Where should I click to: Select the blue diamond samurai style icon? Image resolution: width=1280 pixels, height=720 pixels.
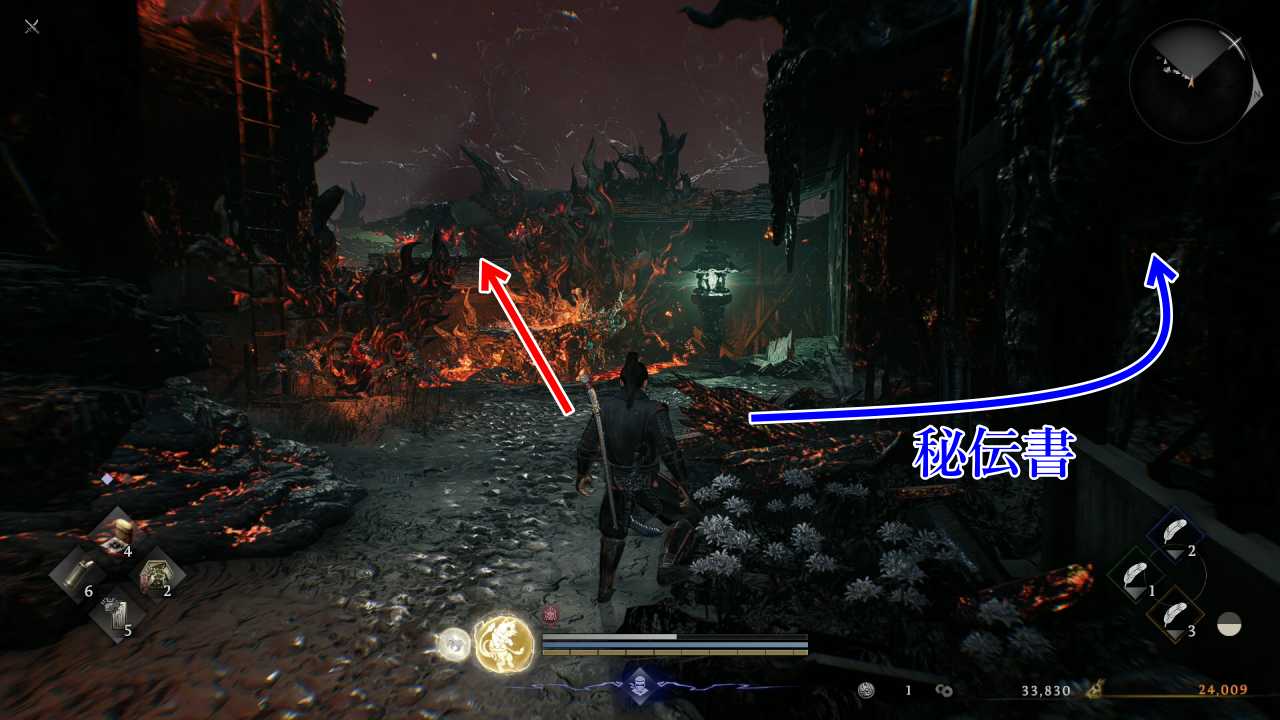(x=639, y=685)
